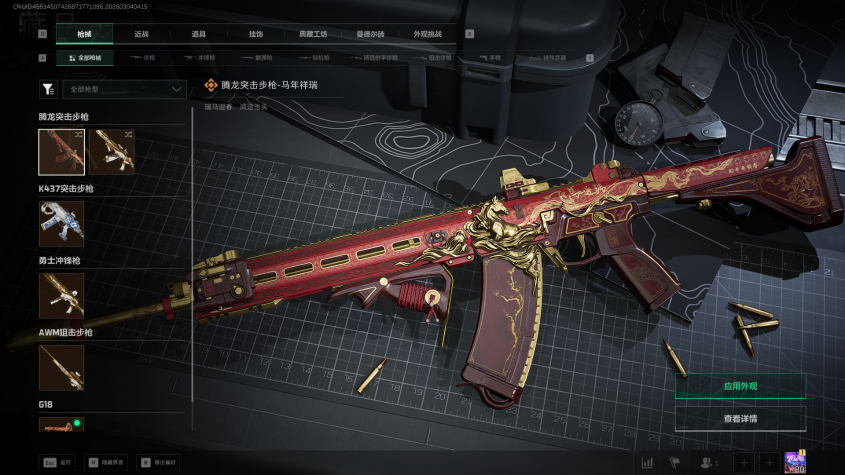Click the filter funnel icon
The width and height of the screenshot is (845, 475).
pos(47,89)
